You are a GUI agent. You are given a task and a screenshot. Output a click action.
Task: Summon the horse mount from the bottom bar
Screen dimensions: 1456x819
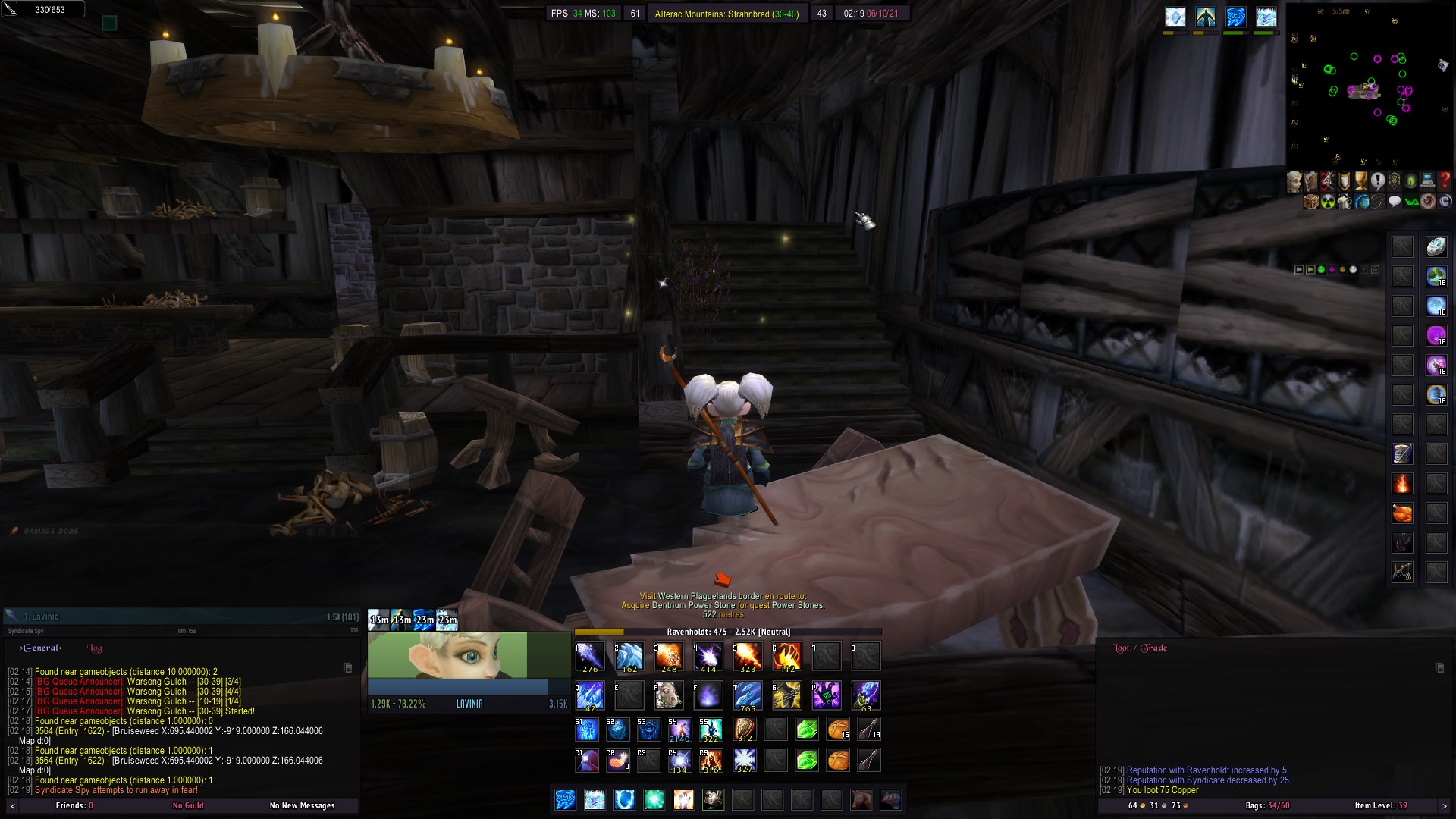pos(860,799)
